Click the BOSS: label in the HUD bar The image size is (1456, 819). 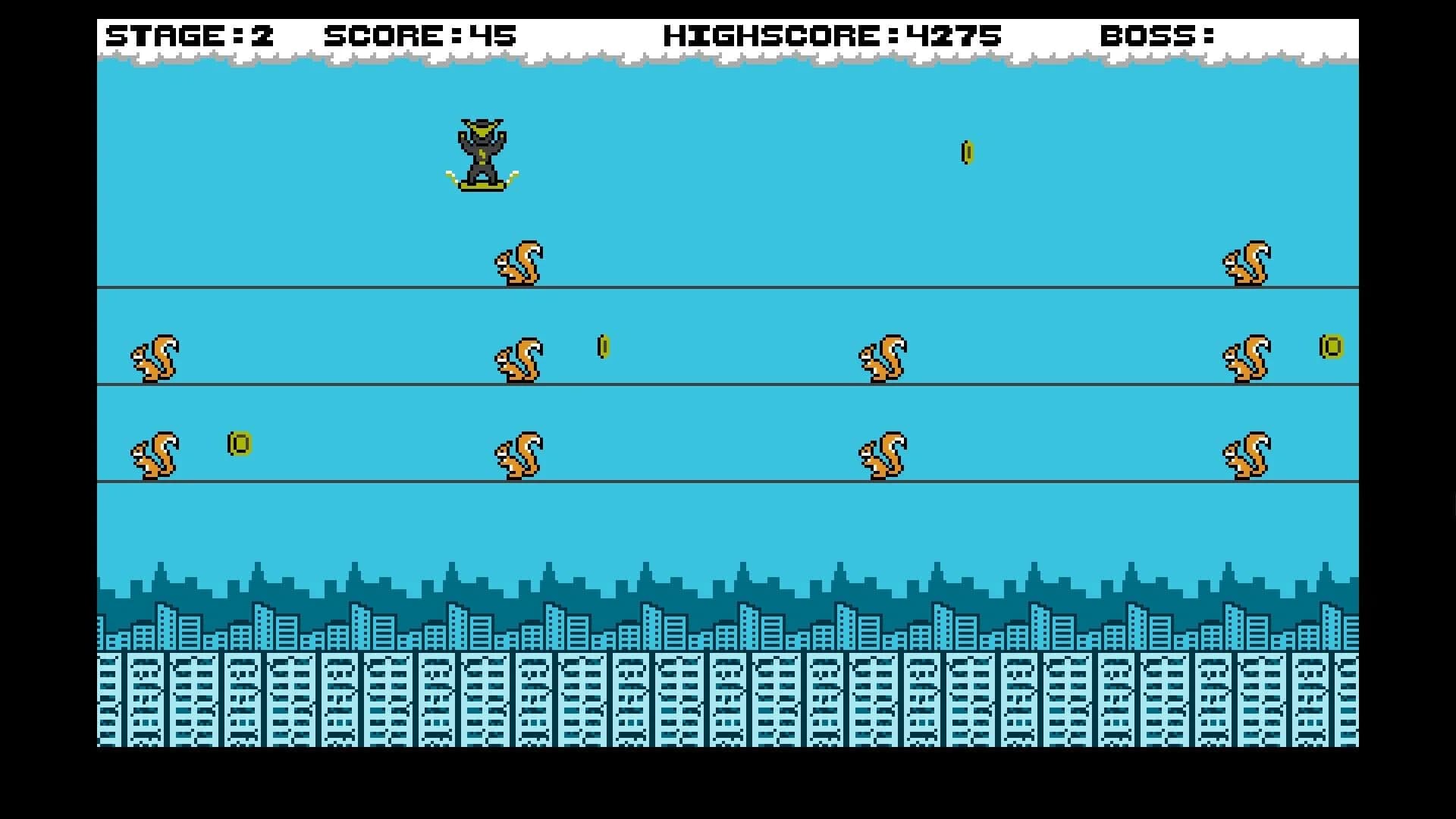point(1159,34)
